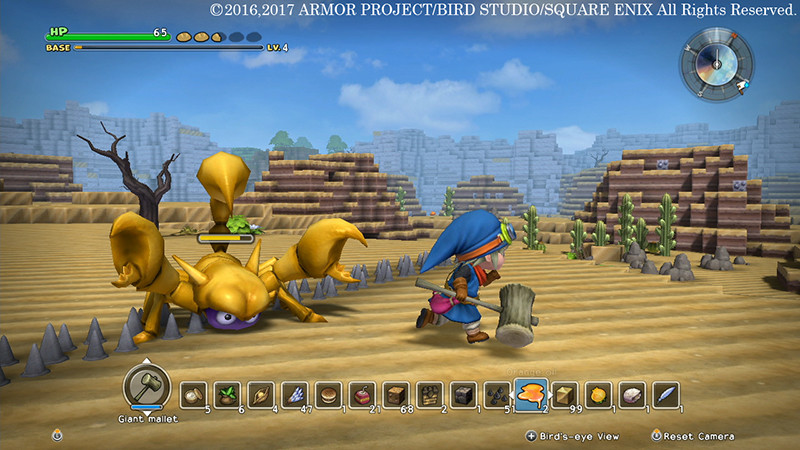Screen dimensions: 800x450
Task: Open the compass day-night clock
Action: pyautogui.click(x=716, y=60)
